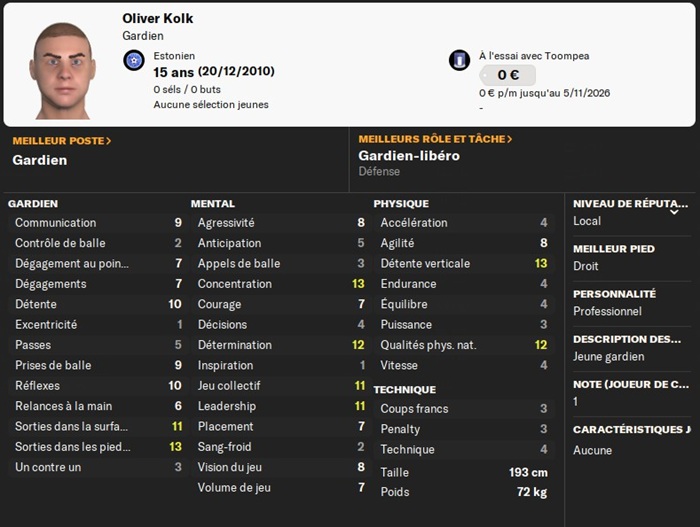
Task: Select the Estonian nationality badge icon
Action: pos(134,62)
